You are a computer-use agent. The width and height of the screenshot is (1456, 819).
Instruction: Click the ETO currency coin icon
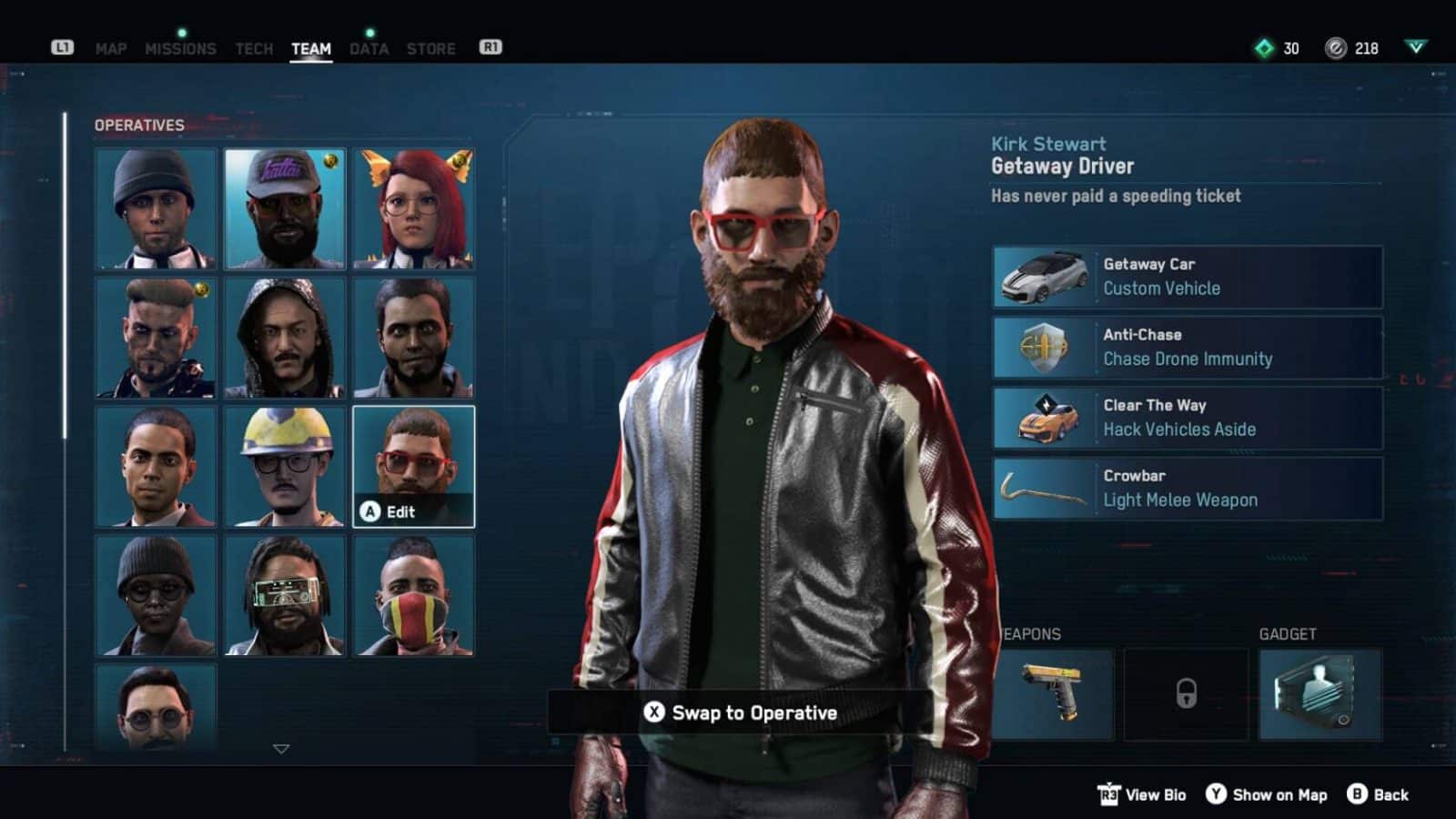[x=1334, y=49]
